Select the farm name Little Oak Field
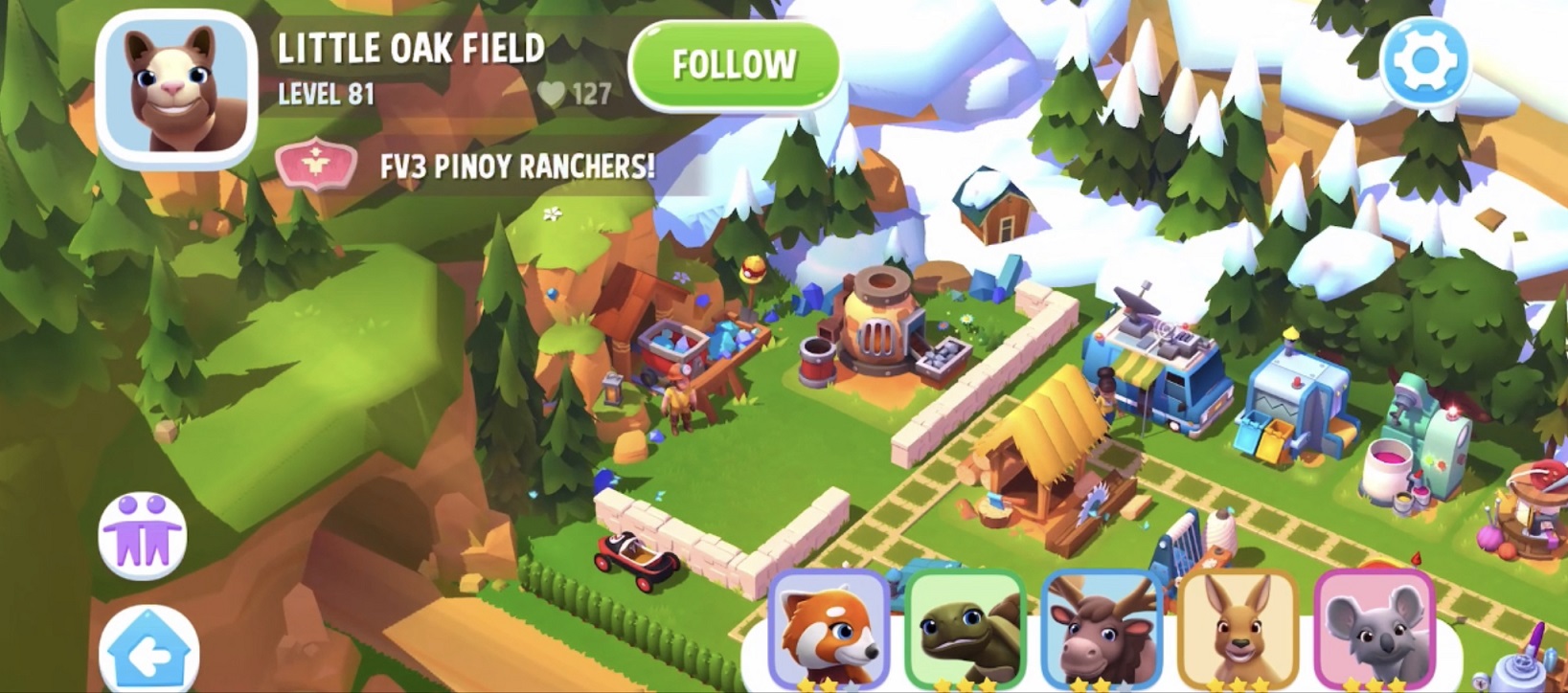The width and height of the screenshot is (1568, 693). [408, 46]
